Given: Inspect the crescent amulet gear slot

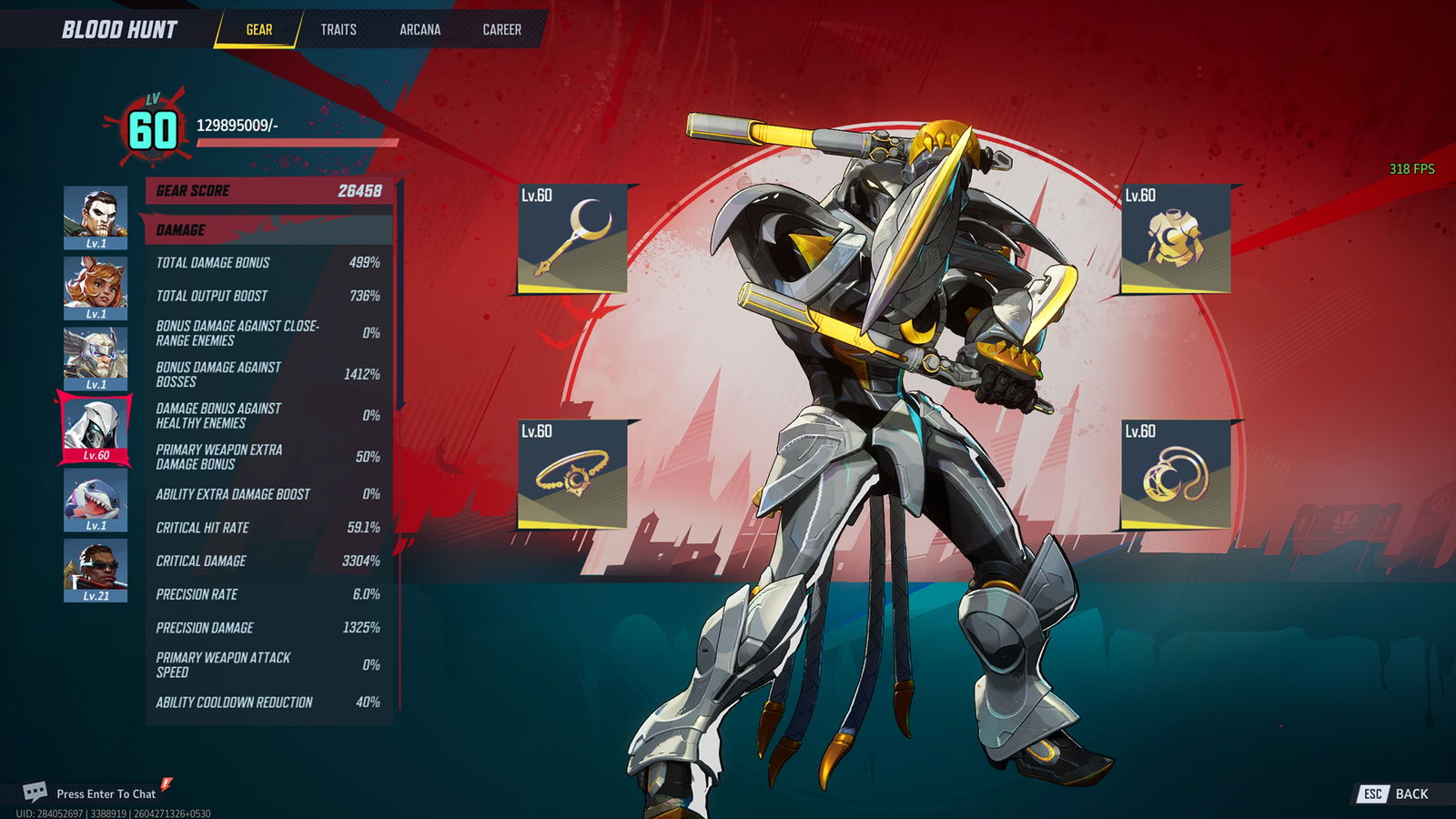Looking at the screenshot, I should [x=1175, y=474].
